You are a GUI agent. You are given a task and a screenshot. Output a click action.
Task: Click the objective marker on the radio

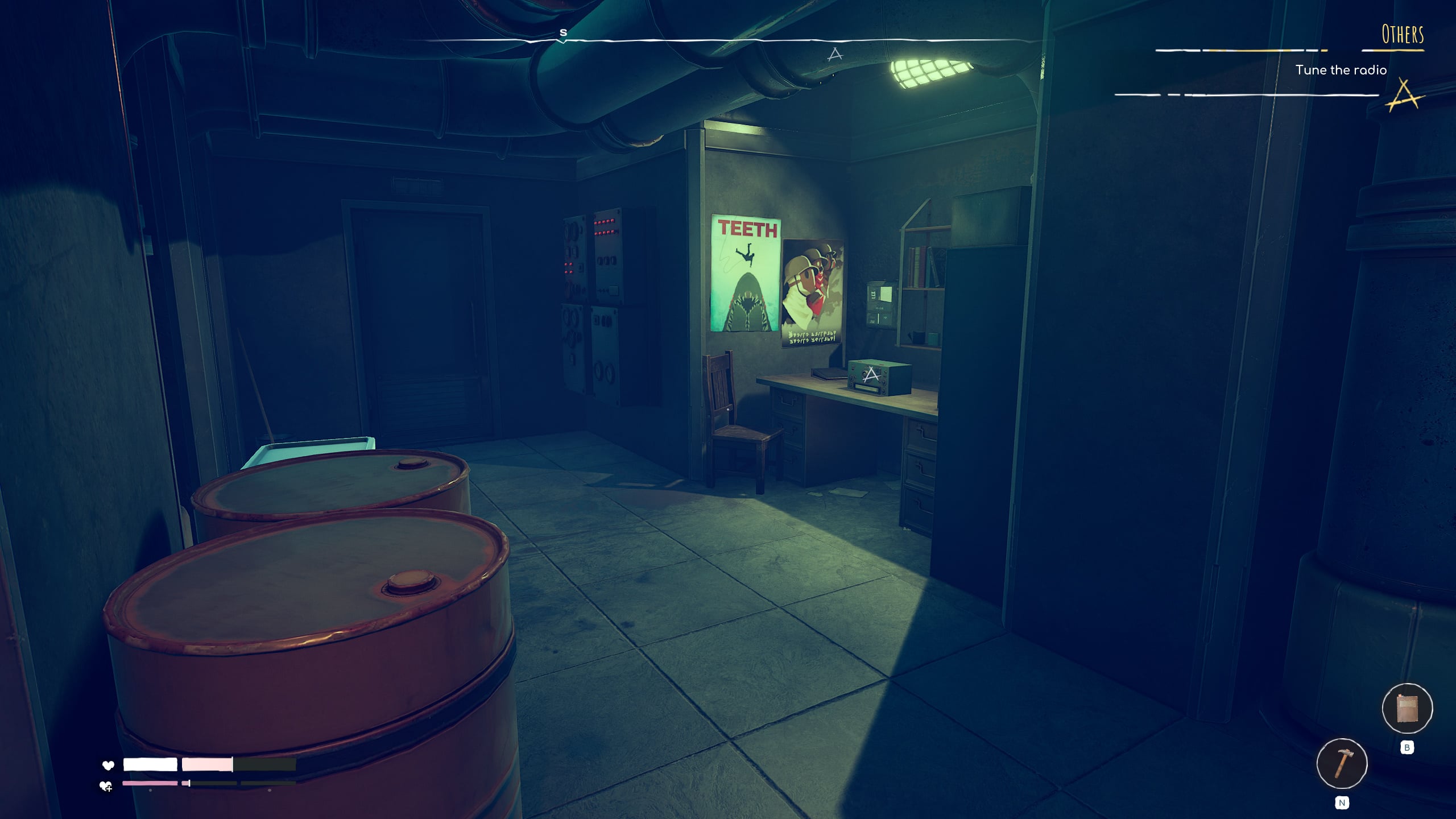871,375
